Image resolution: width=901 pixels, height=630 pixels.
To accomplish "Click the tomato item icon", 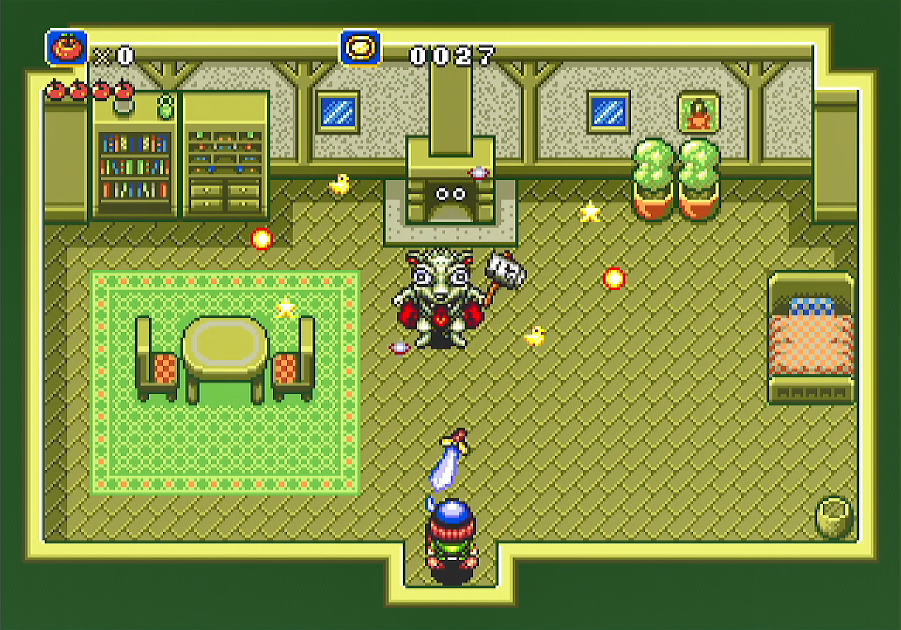I will tap(65, 47).
